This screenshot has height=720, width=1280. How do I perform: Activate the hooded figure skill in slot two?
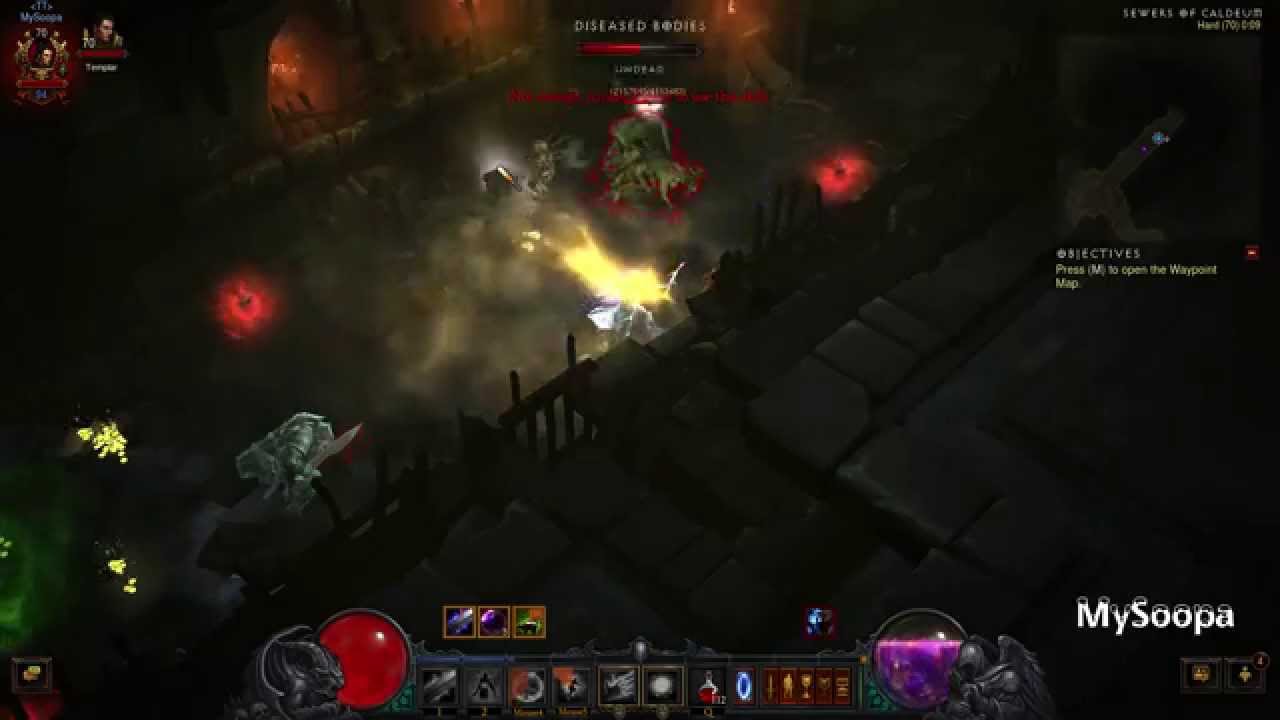click(483, 686)
